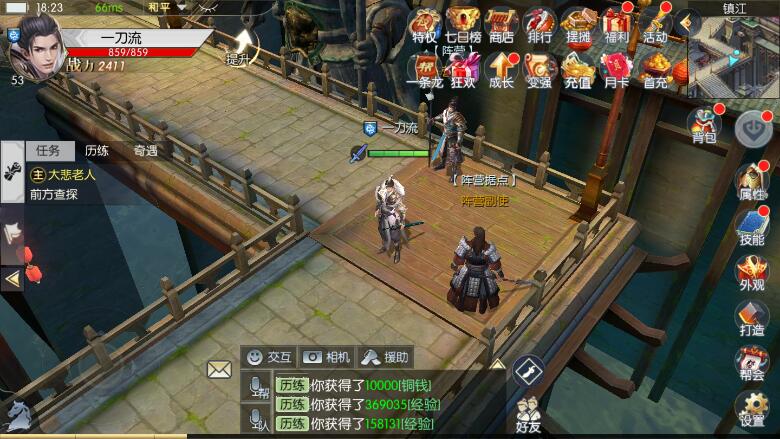Click the 援助 assist button
This screenshot has width=780, height=439.
(x=385, y=356)
